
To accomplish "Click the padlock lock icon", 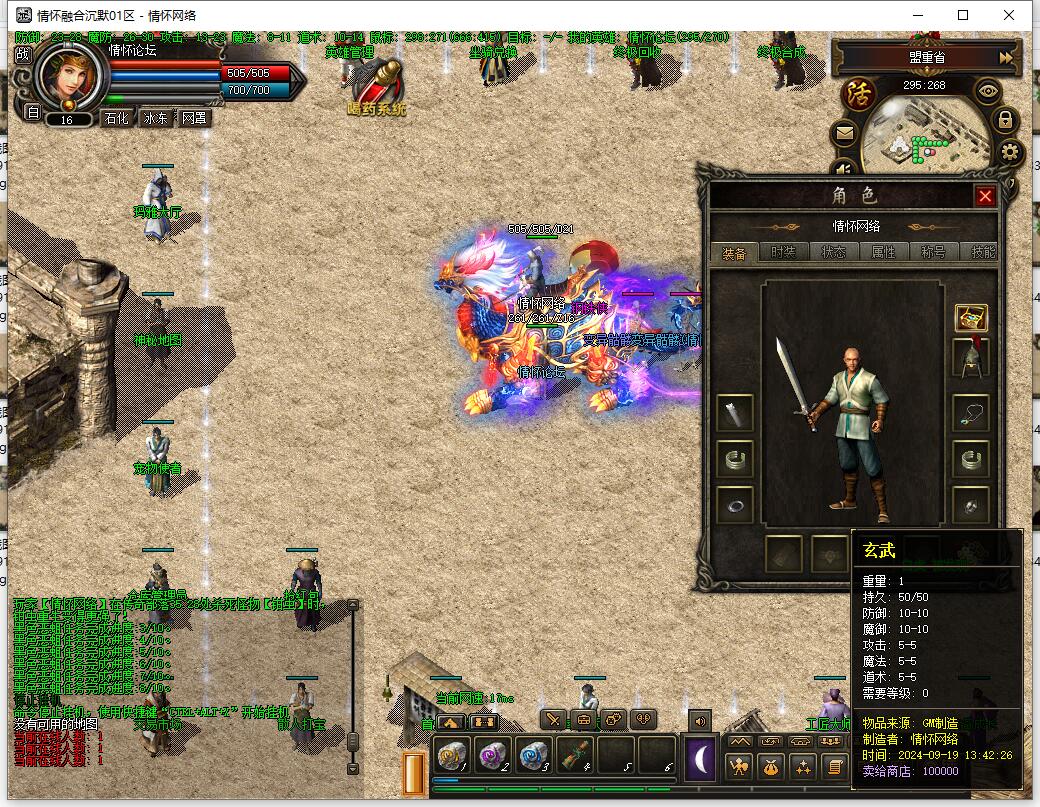I will tap(1005, 121).
